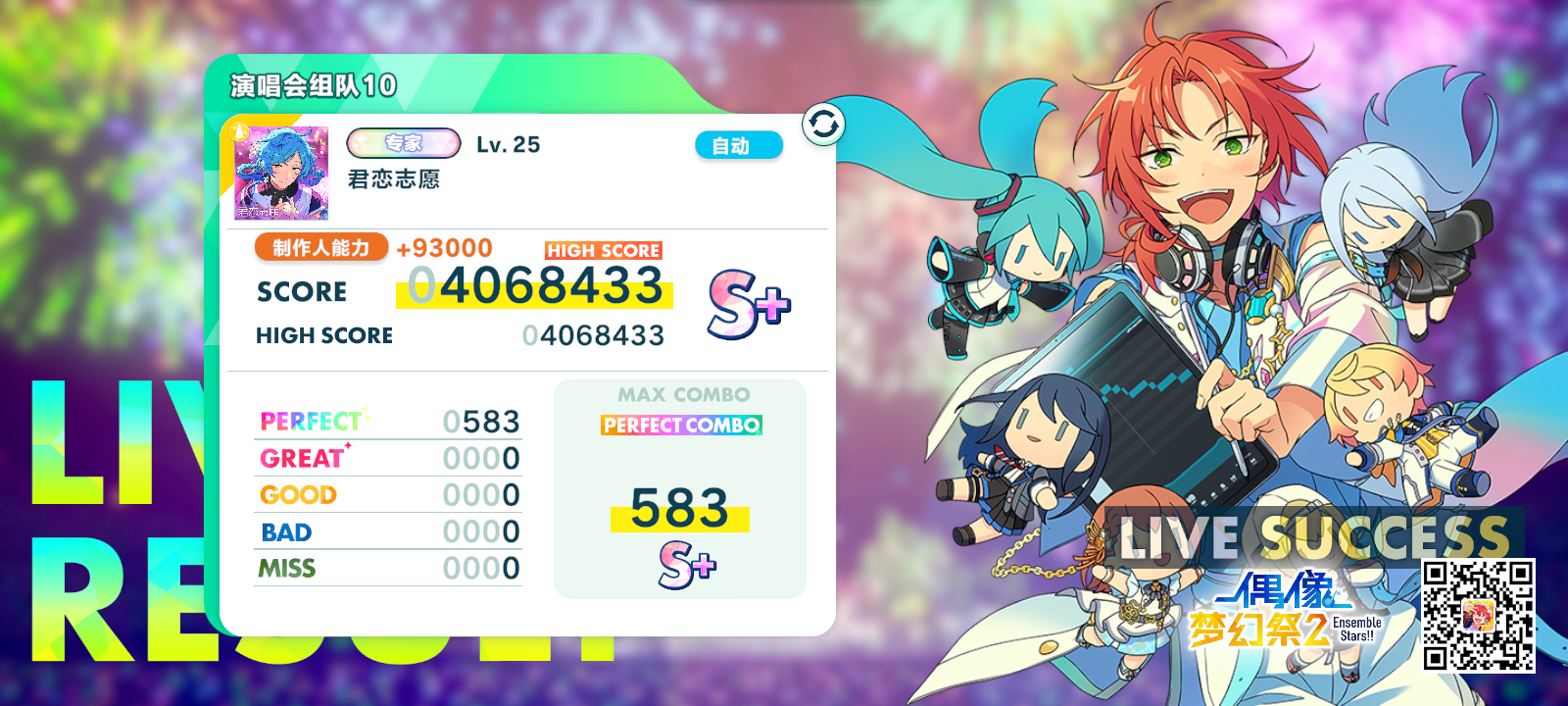Click the PERFECT COMBO rainbow badge
The width and height of the screenshot is (1568, 706).
682,427
